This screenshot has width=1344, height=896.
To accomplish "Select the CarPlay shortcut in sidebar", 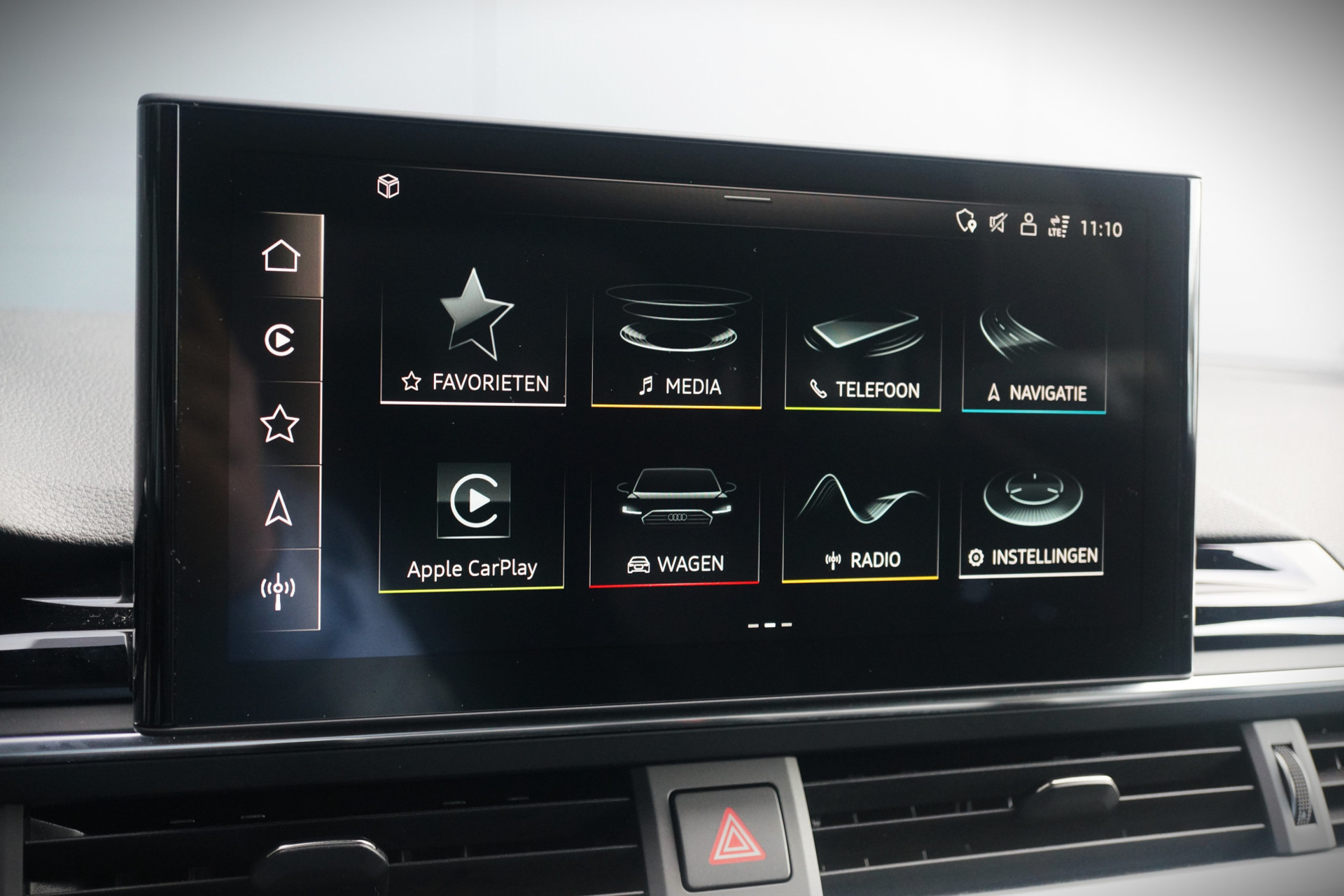I will point(280,340).
